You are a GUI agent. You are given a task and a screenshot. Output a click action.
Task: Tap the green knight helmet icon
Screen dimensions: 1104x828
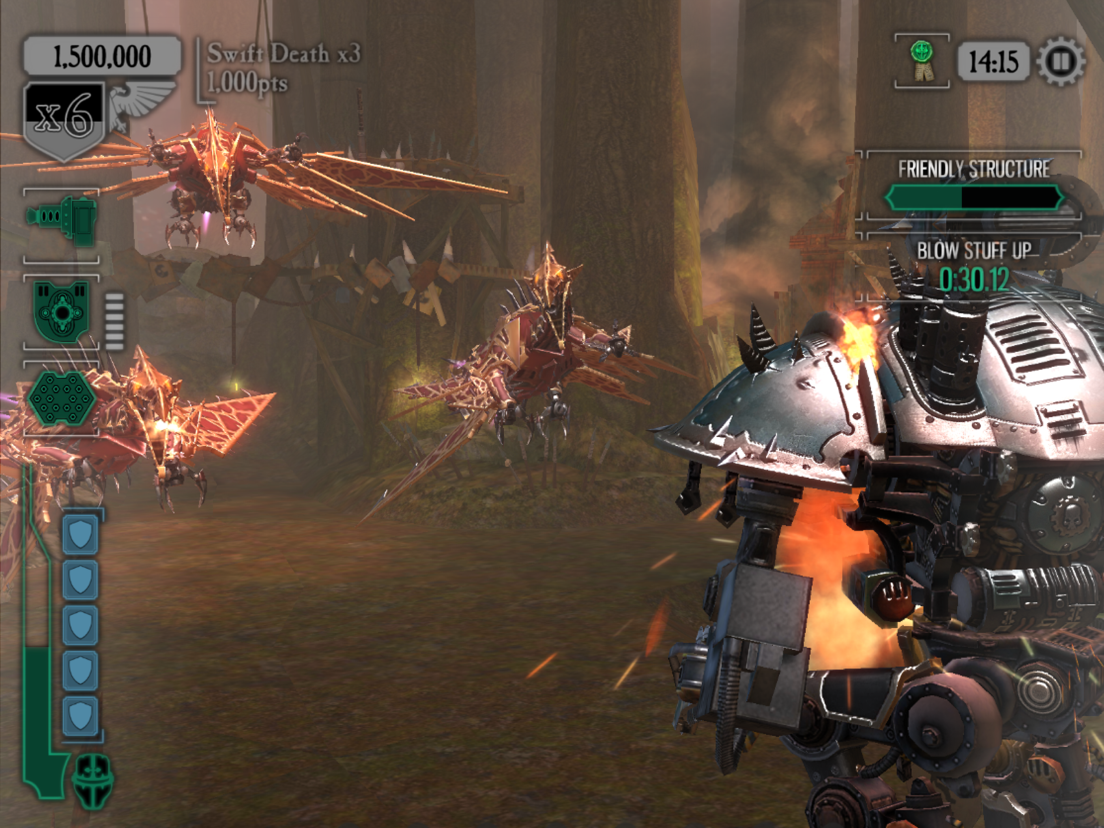(x=94, y=779)
